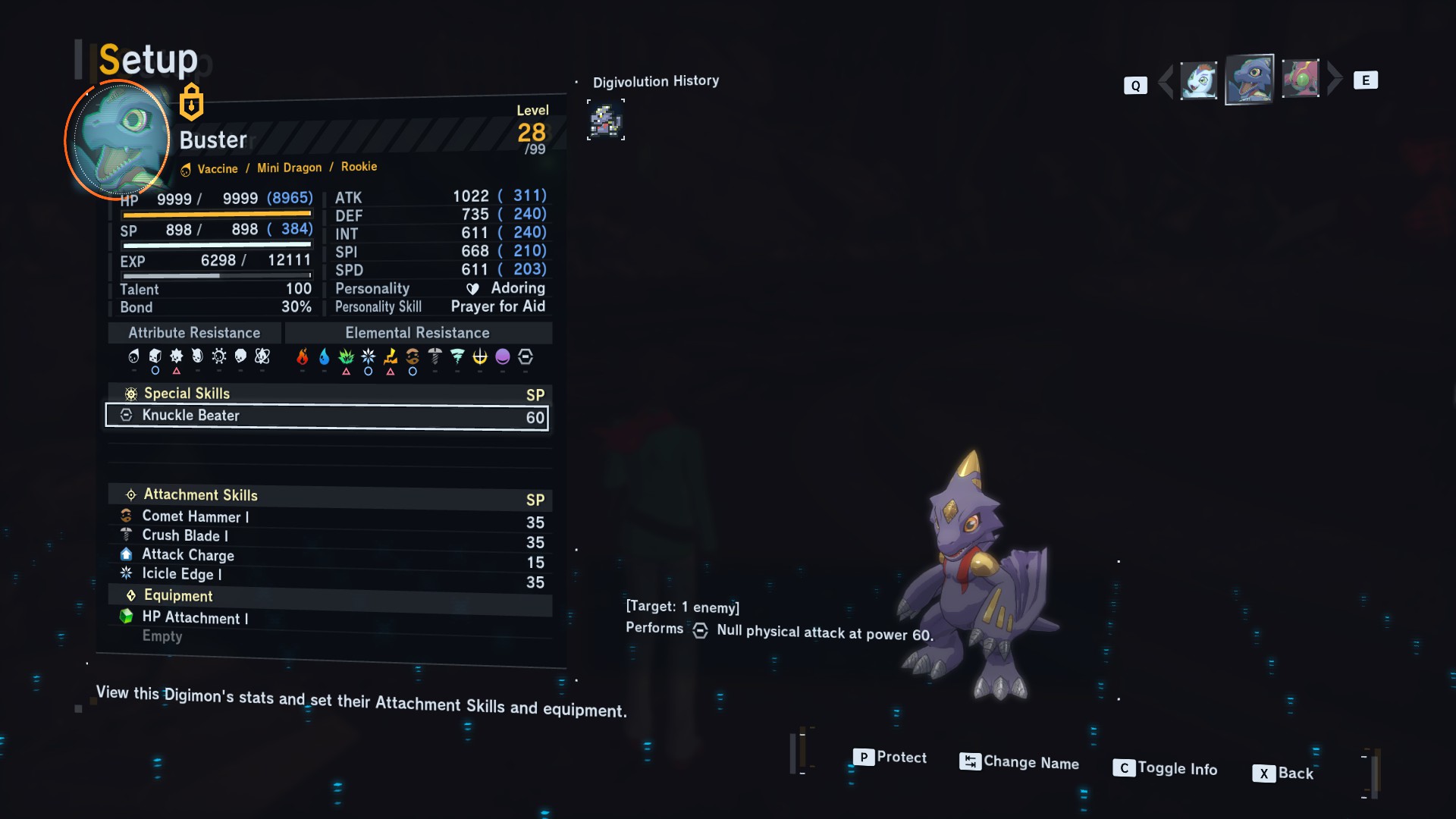Select the Knuckle Beater special skill row
1456x819 pixels.
point(326,416)
